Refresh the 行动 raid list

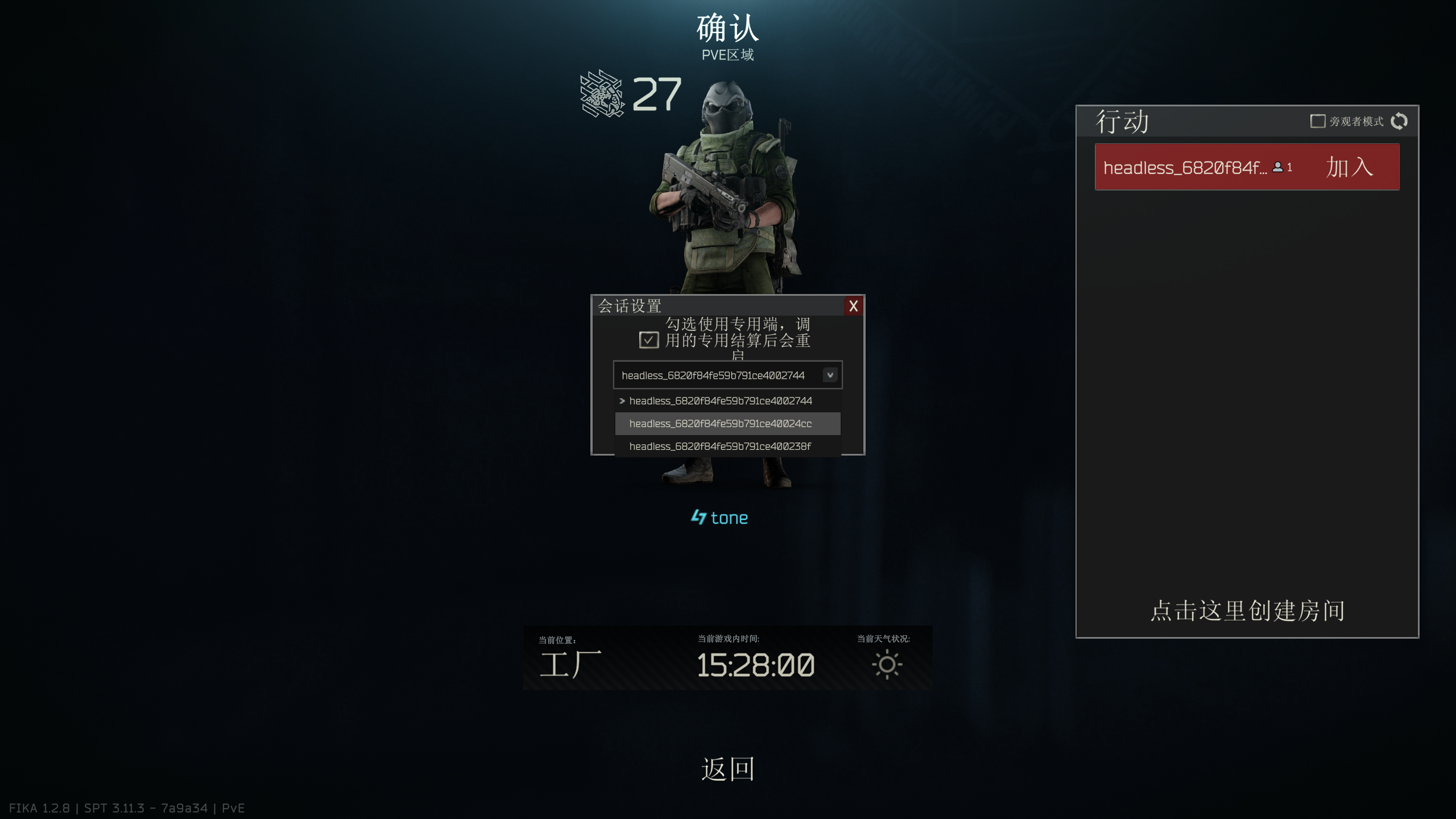click(x=1399, y=121)
